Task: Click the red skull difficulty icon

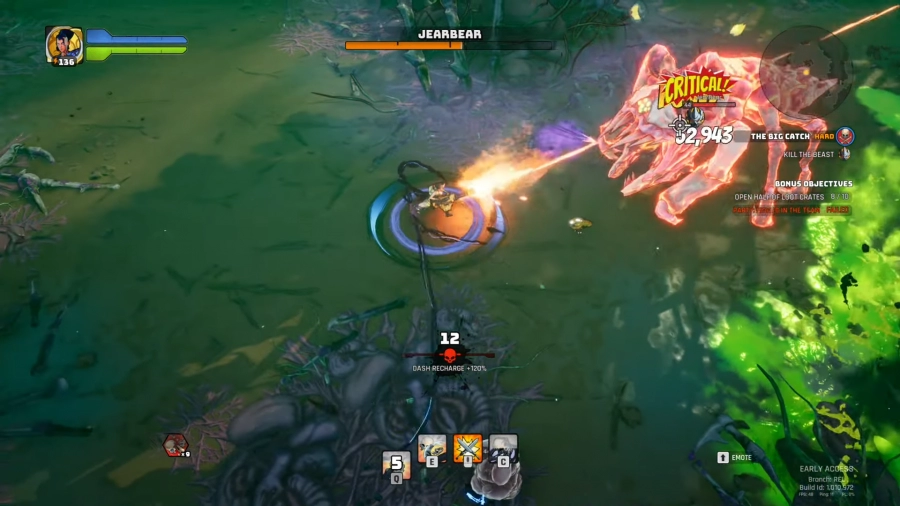Action: coord(845,135)
